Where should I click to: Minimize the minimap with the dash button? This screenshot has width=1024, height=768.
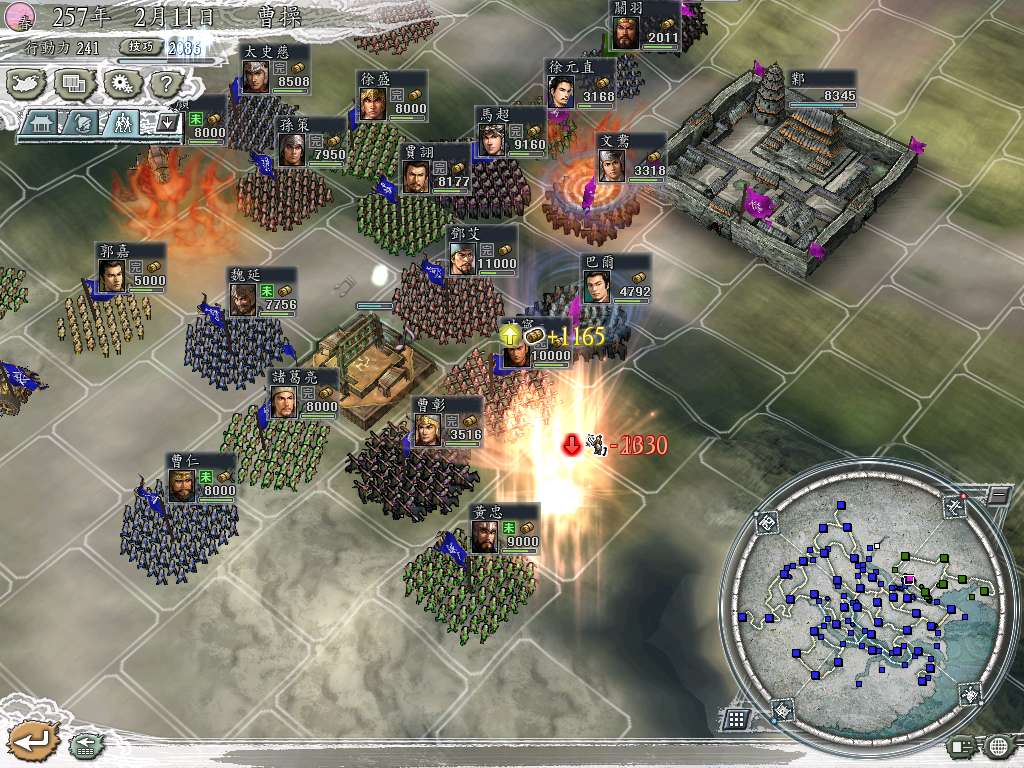point(998,494)
